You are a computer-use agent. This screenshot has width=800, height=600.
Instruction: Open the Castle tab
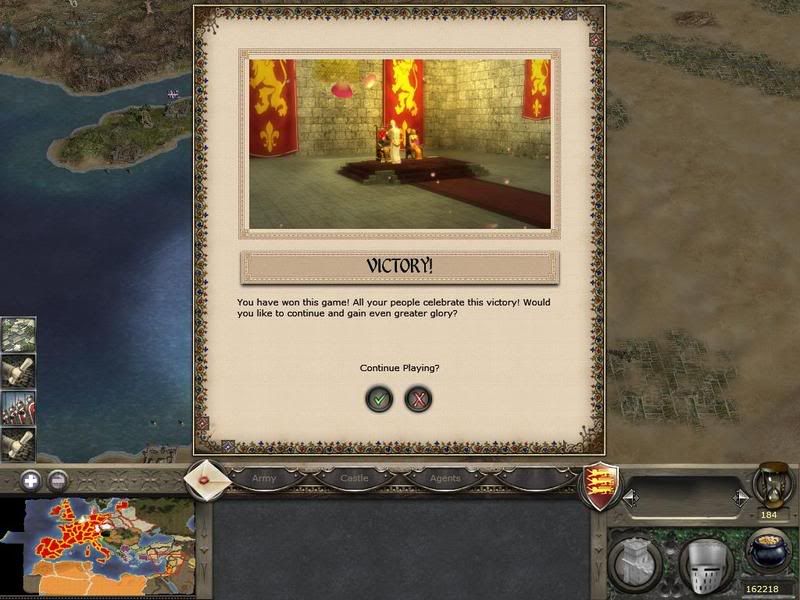pos(354,478)
